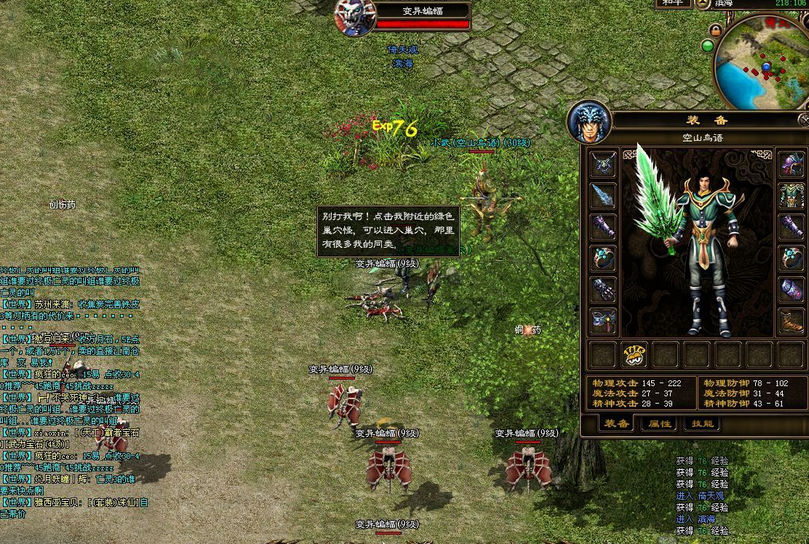Click the green orb button beside minimap
The width and height of the screenshot is (809, 544).
click(x=708, y=45)
